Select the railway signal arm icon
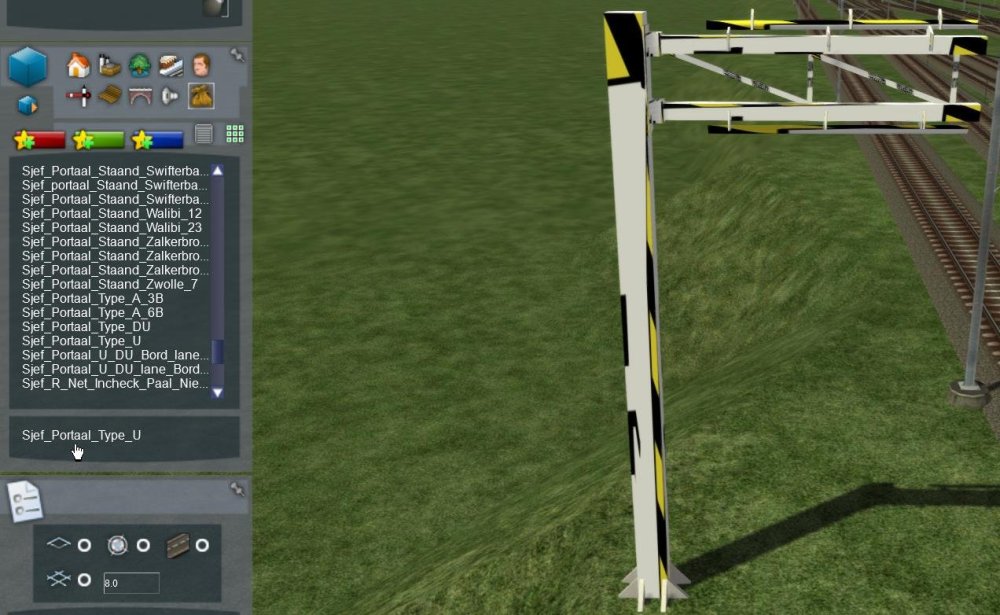The height and width of the screenshot is (615, 1000). pyautogui.click(x=78, y=96)
